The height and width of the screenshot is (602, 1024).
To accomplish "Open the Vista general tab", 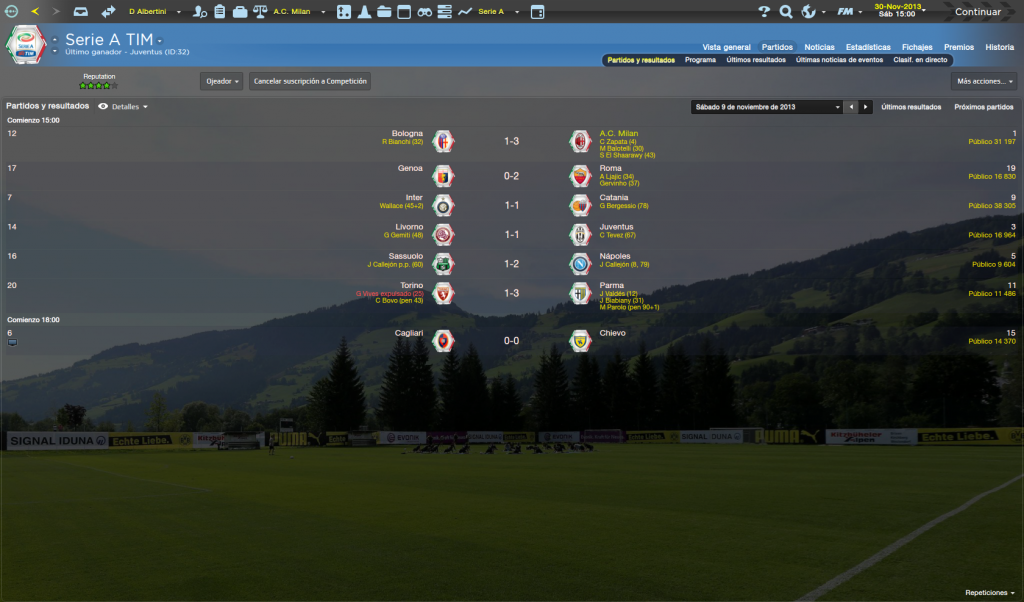I will pyautogui.click(x=726, y=47).
